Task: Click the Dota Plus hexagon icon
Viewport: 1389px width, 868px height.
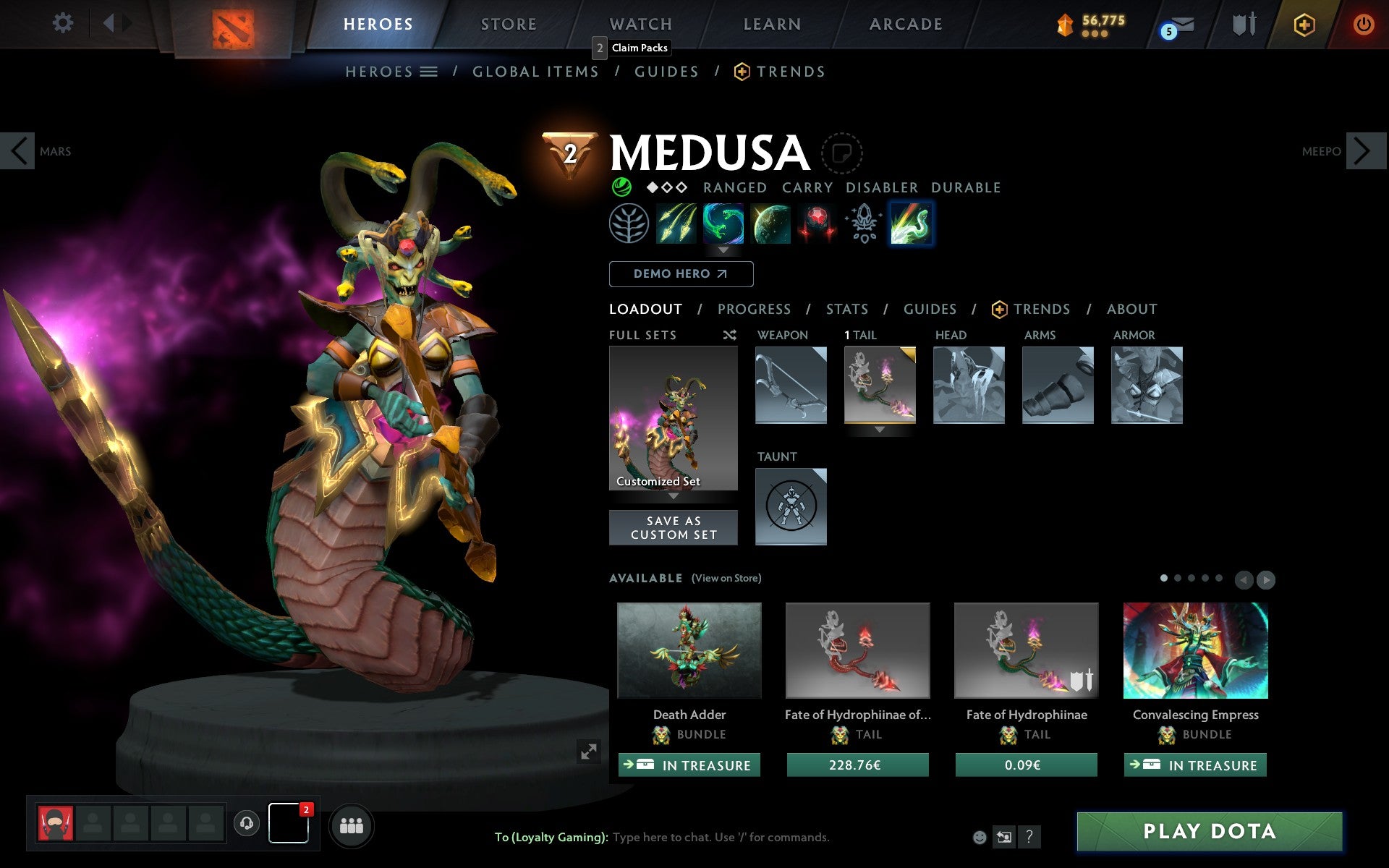Action: click(1303, 24)
